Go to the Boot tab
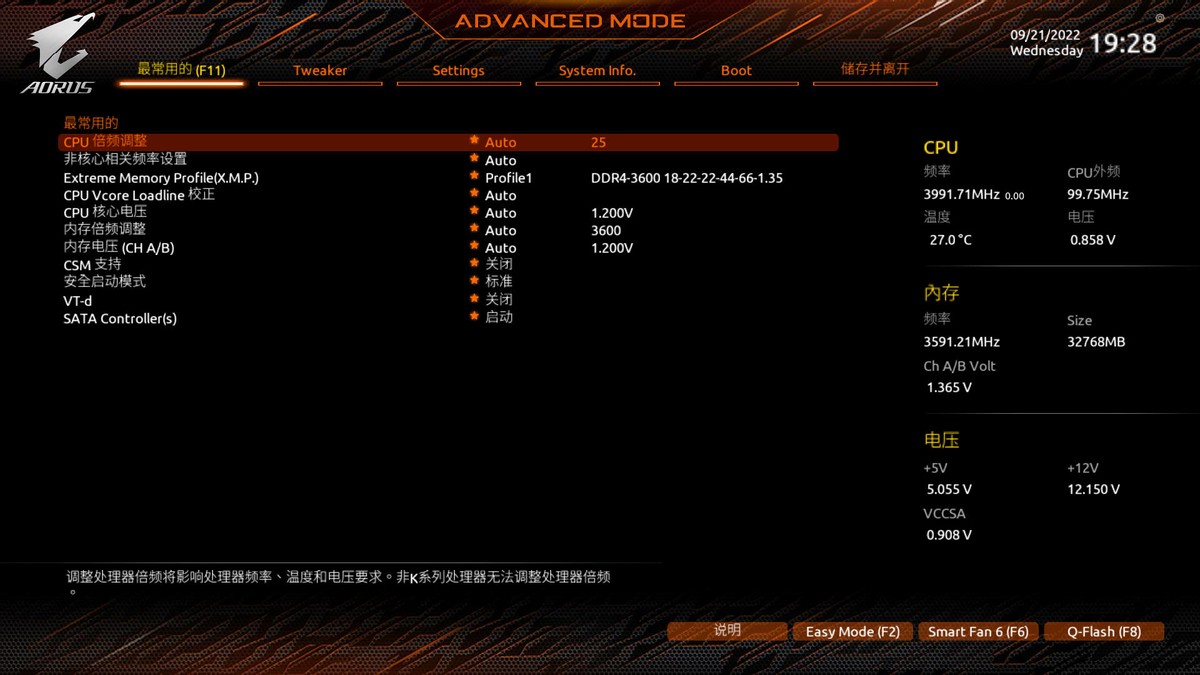 (x=736, y=71)
